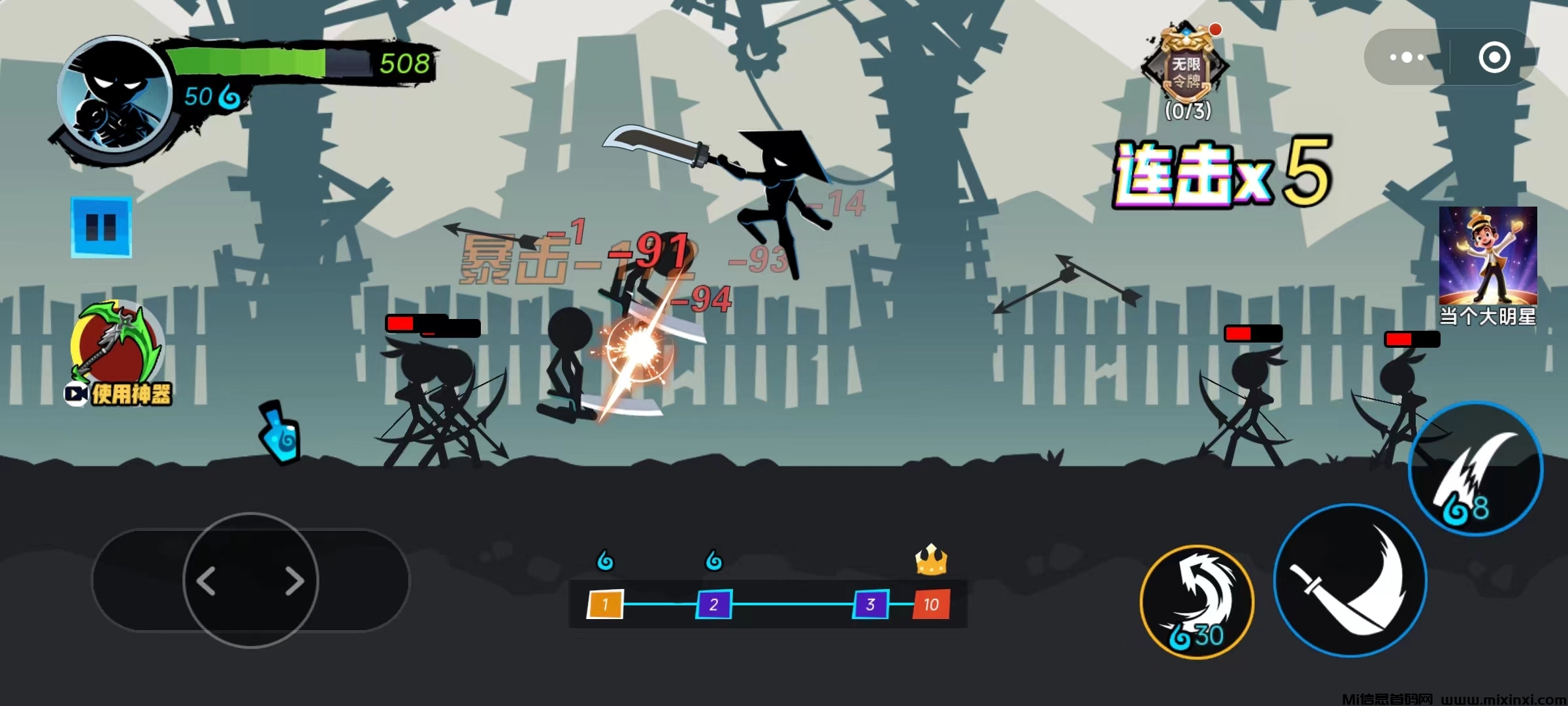Select the boss stage 10 marker

point(931,605)
